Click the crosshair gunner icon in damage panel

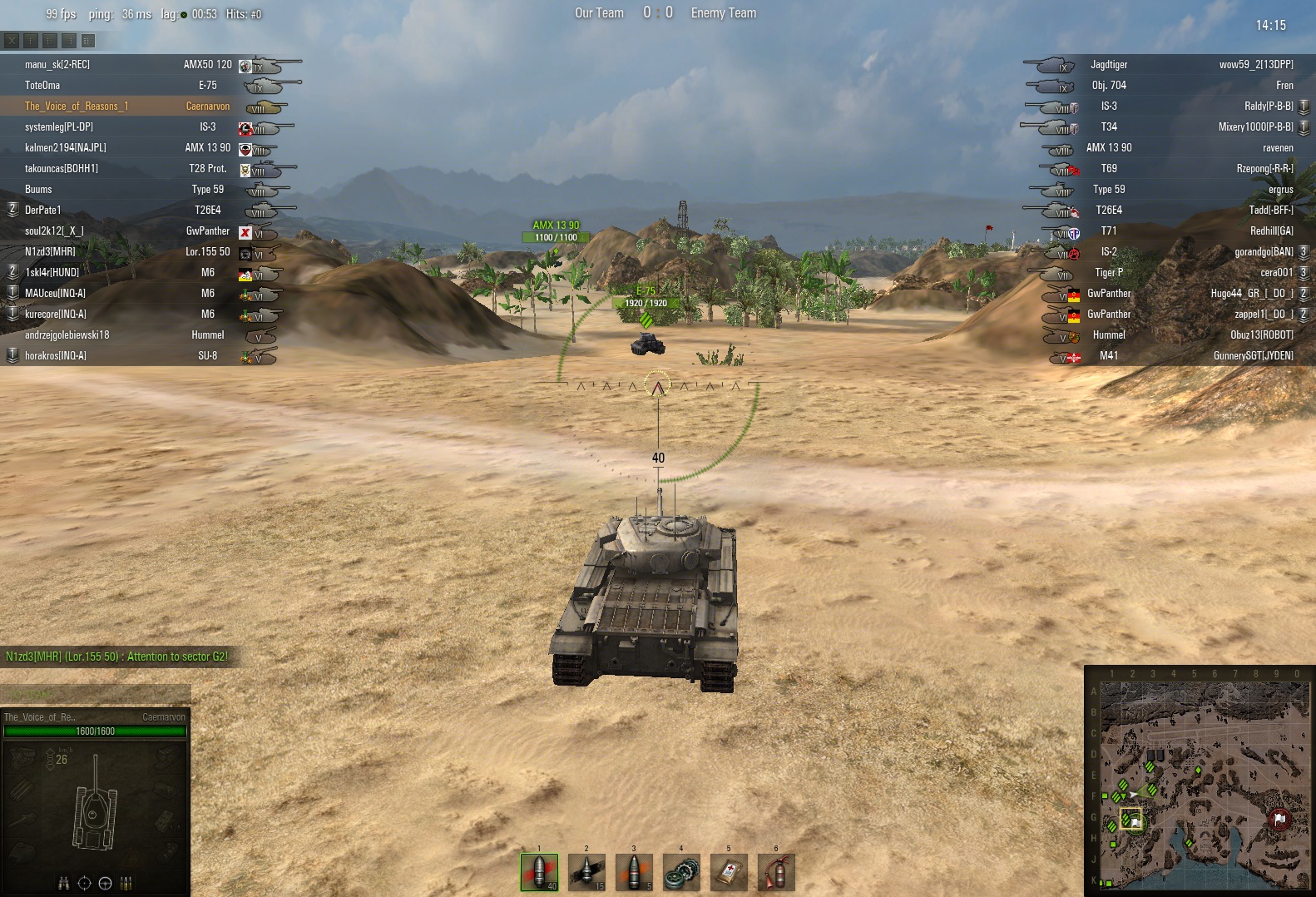(85, 884)
